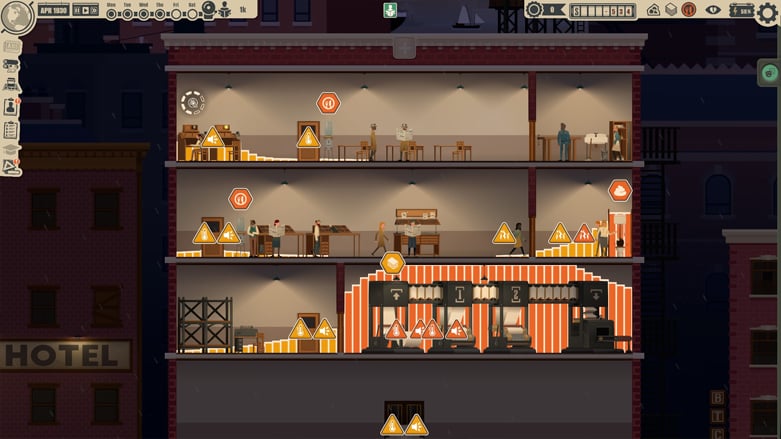Open the settings gear
This screenshot has height=439, width=781.
[x=767, y=12]
